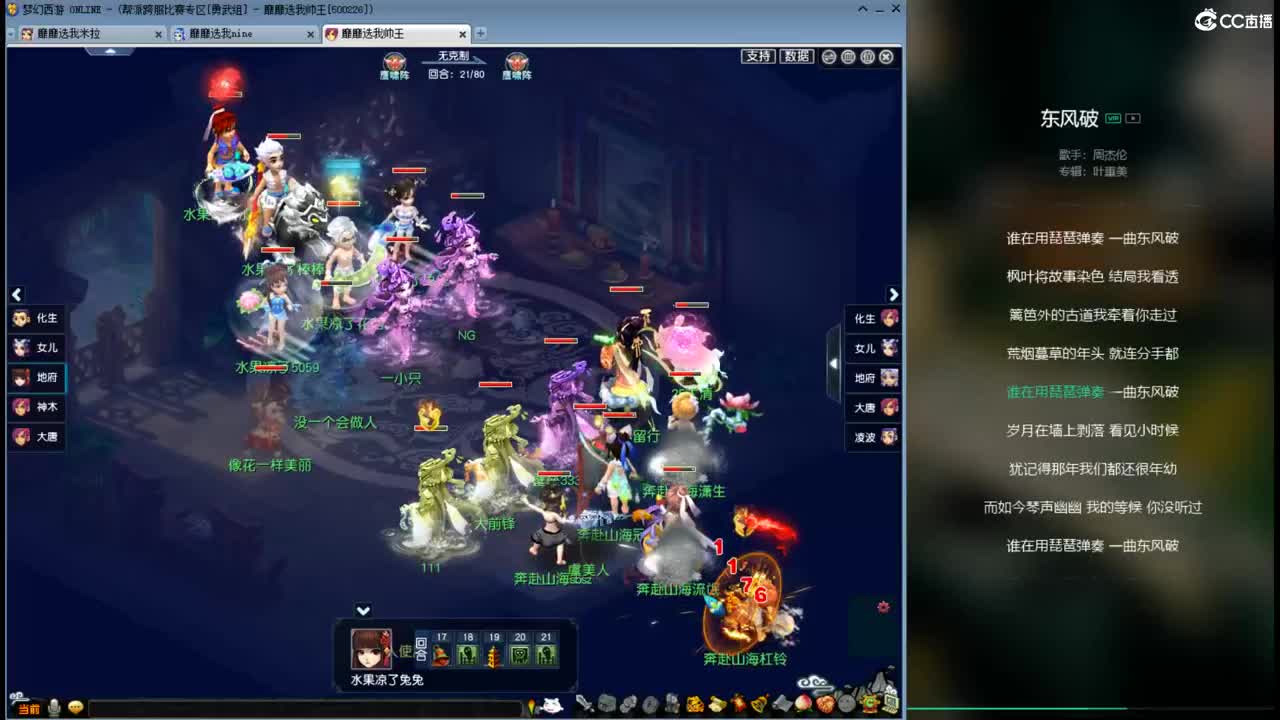Image resolution: width=1280 pixels, height=720 pixels.
Task: Click the red flower icon on the right edge
Action: (882, 606)
